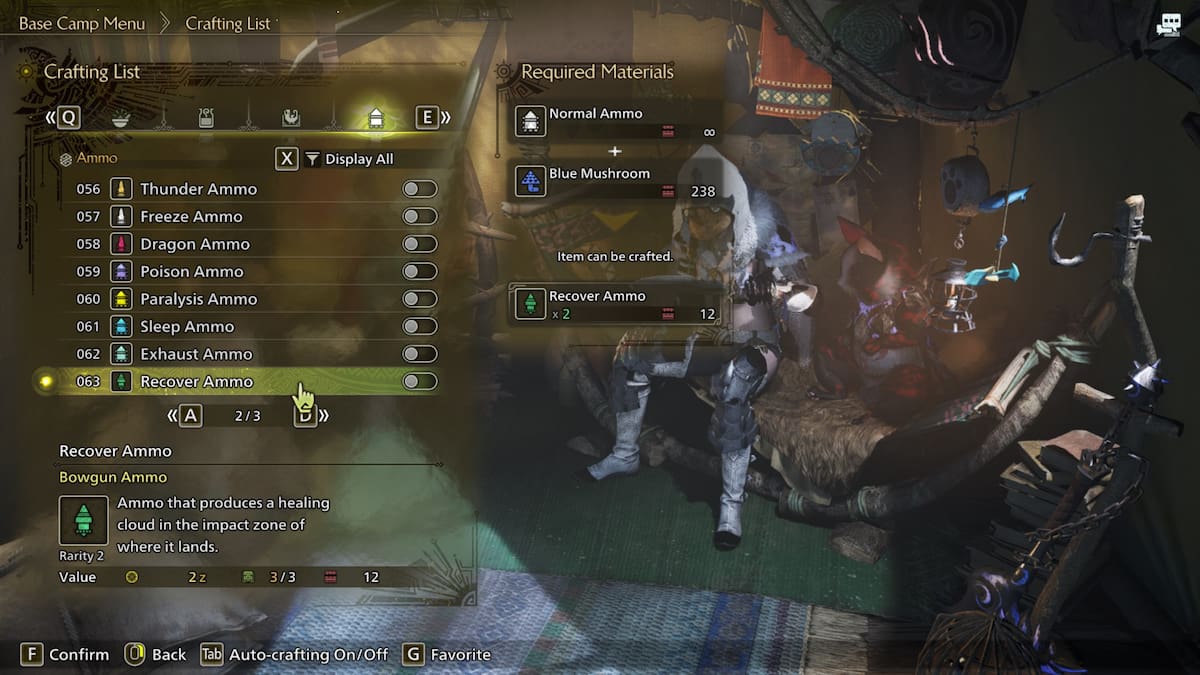This screenshot has width=1200, height=675.
Task: Toggle auto-crafting for Recover Ammo
Action: pos(420,381)
